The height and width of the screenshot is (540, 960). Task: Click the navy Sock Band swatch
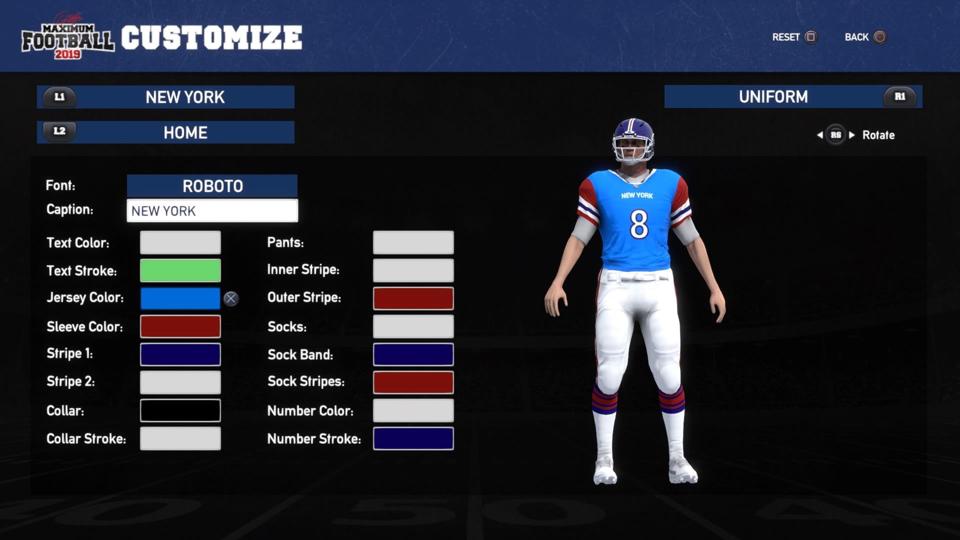click(413, 354)
